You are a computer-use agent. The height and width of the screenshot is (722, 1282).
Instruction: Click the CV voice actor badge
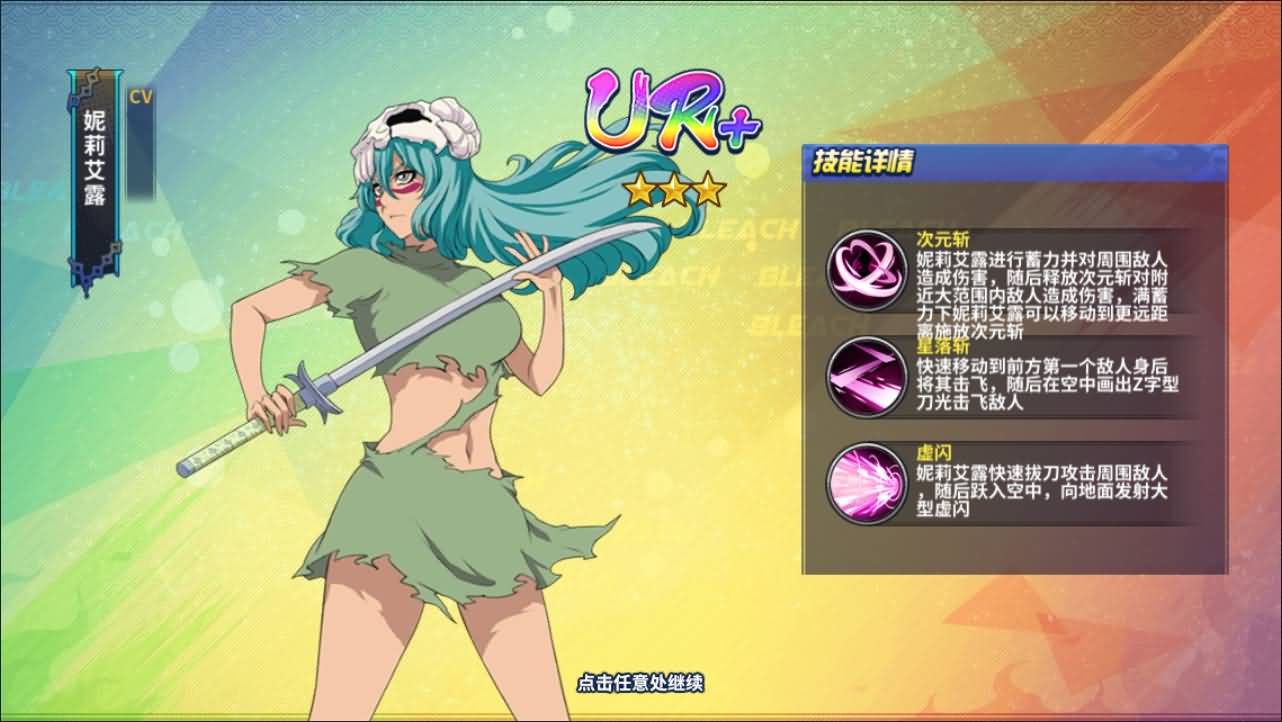(x=140, y=97)
